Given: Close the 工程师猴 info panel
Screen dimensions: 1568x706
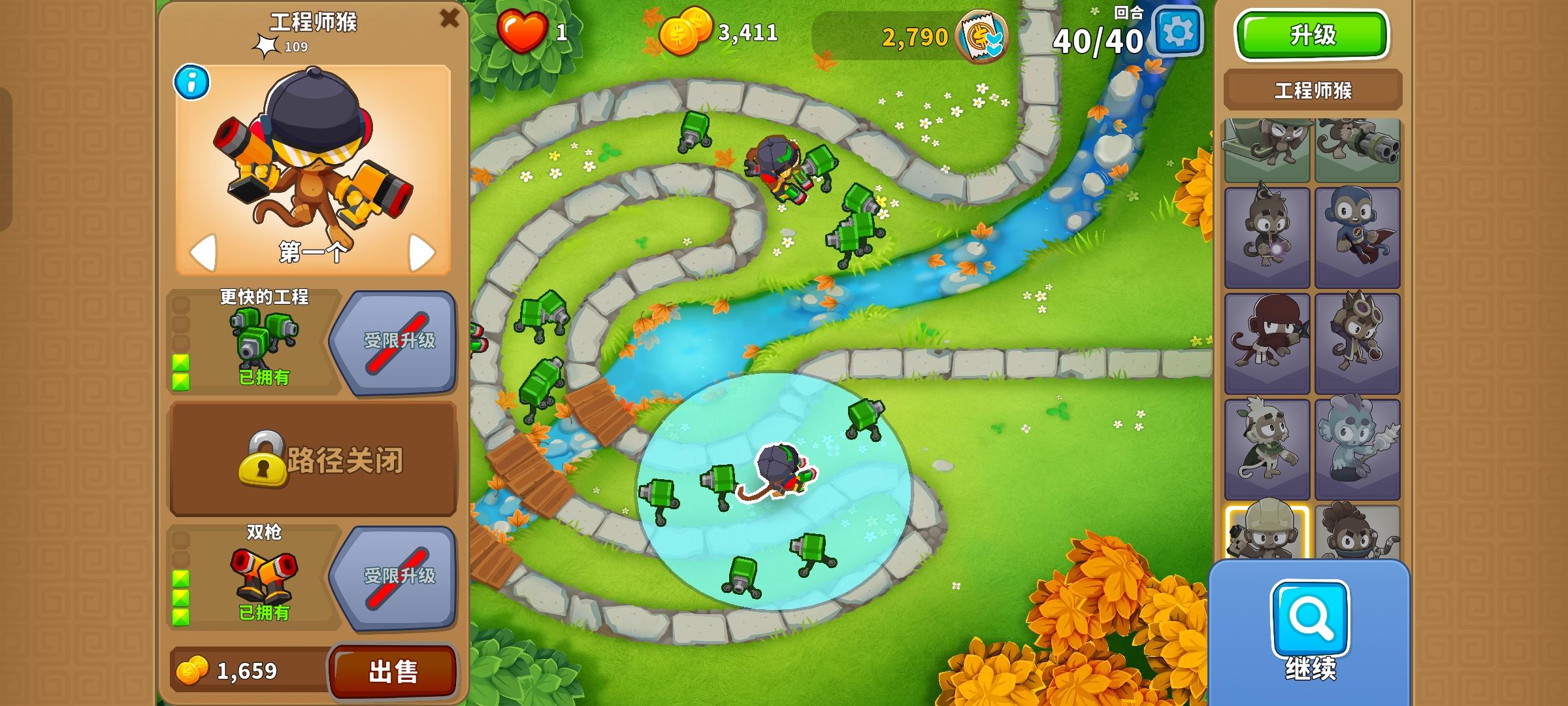Looking at the screenshot, I should click(448, 20).
